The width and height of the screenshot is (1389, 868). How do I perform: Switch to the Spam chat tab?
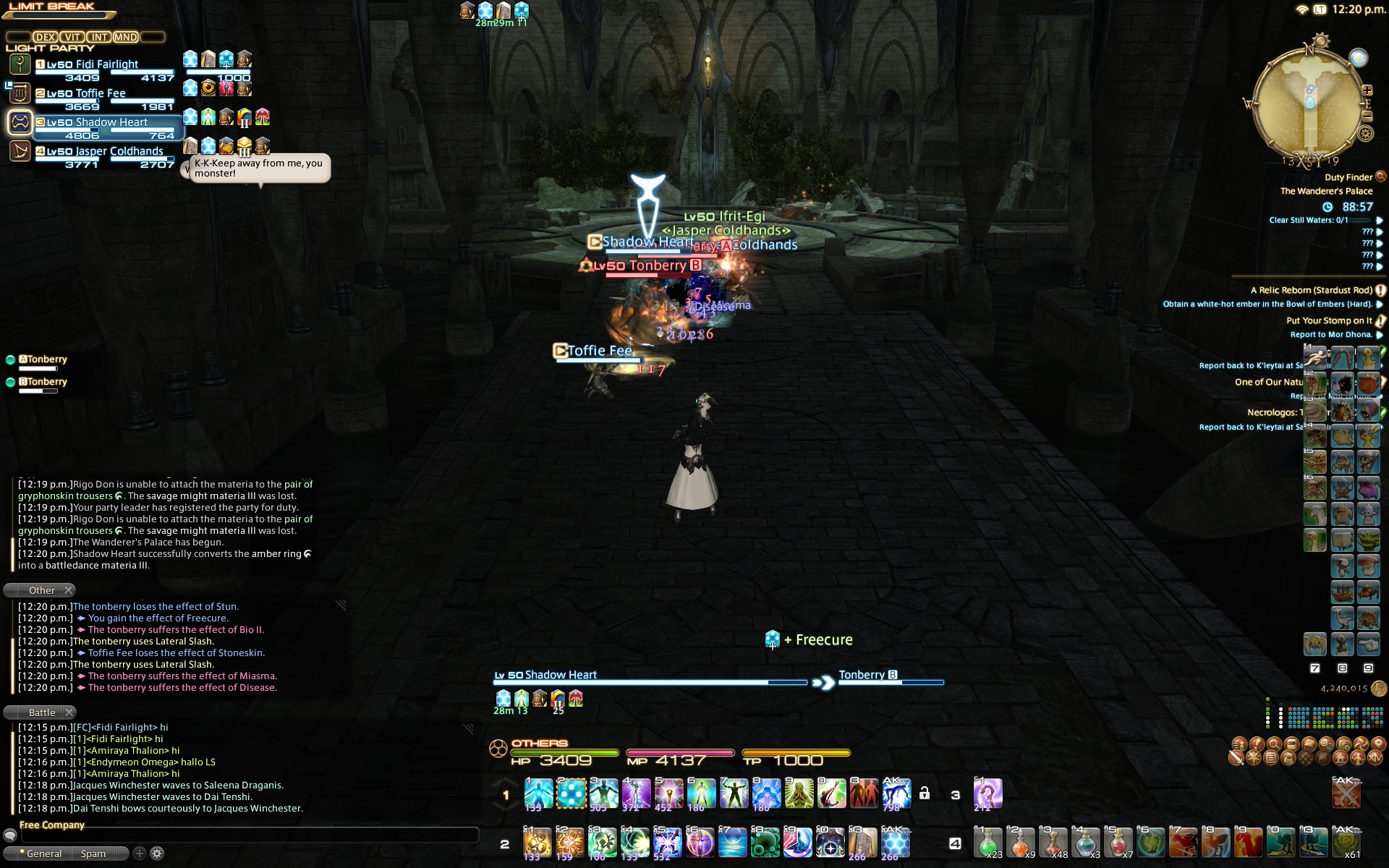[93, 854]
